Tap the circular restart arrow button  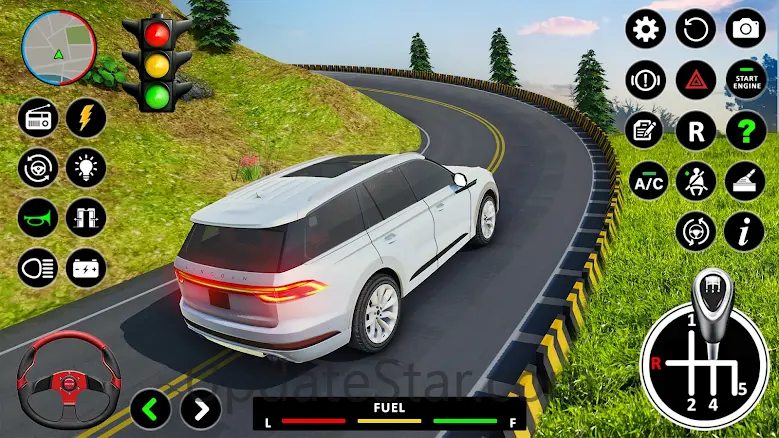[x=696, y=28]
